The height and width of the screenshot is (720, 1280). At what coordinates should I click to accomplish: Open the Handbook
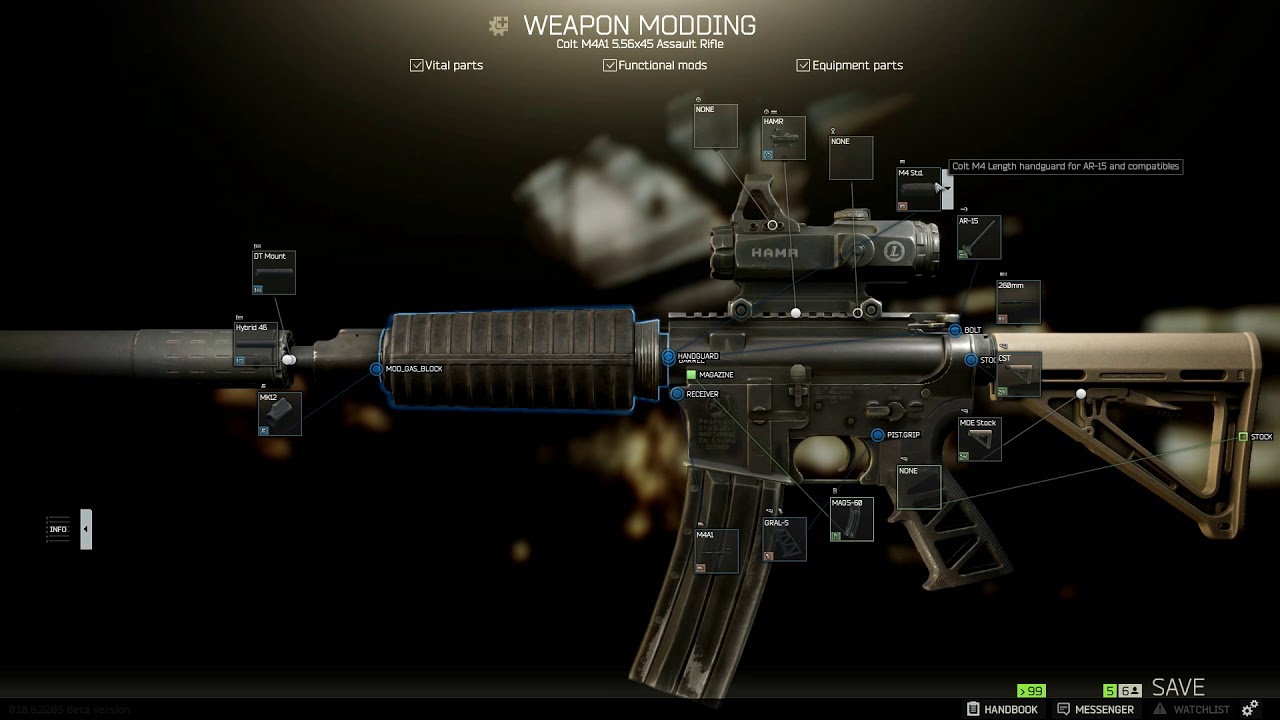[x=1002, y=709]
